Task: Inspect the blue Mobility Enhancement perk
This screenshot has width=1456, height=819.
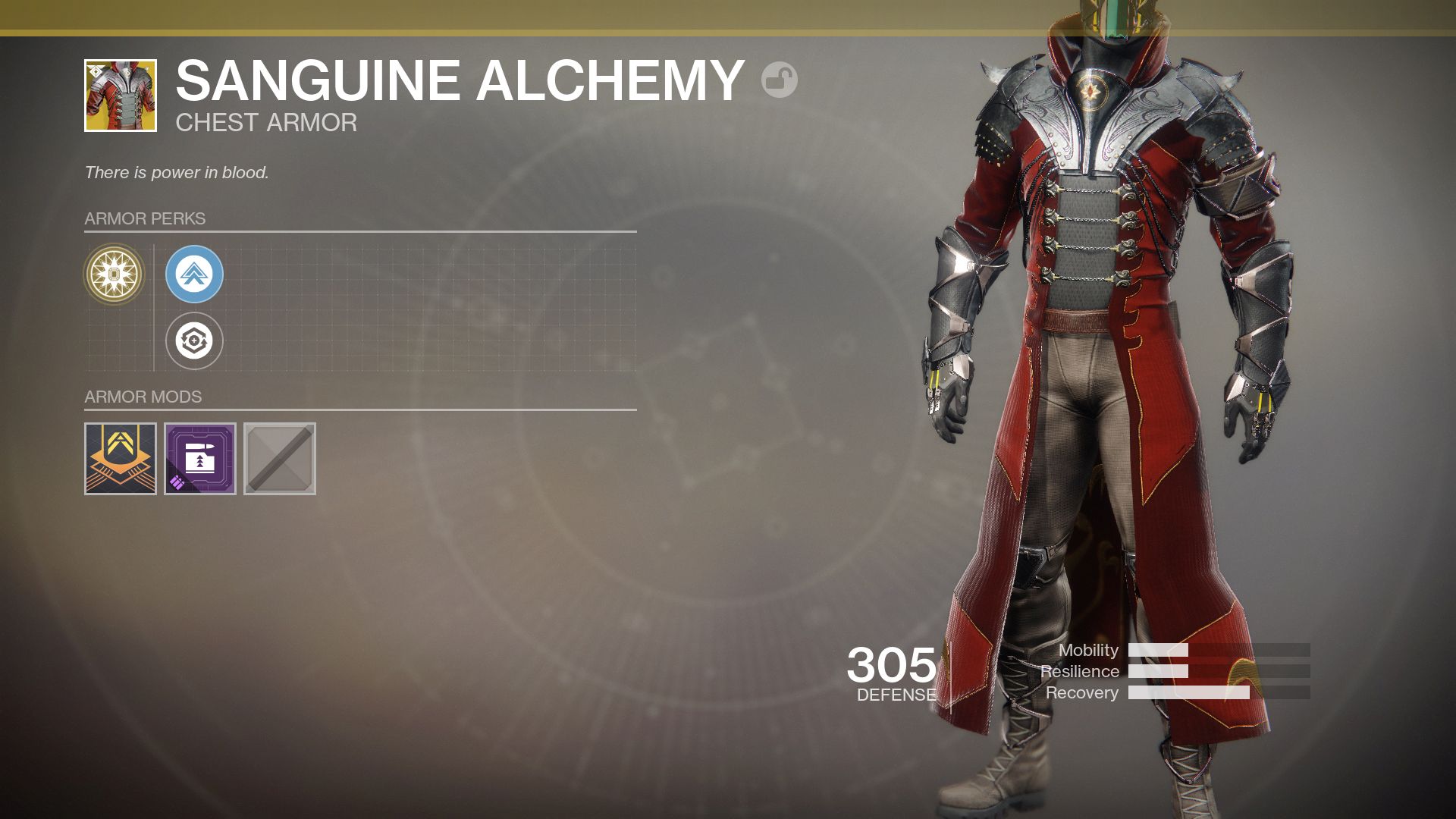Action: tap(194, 275)
